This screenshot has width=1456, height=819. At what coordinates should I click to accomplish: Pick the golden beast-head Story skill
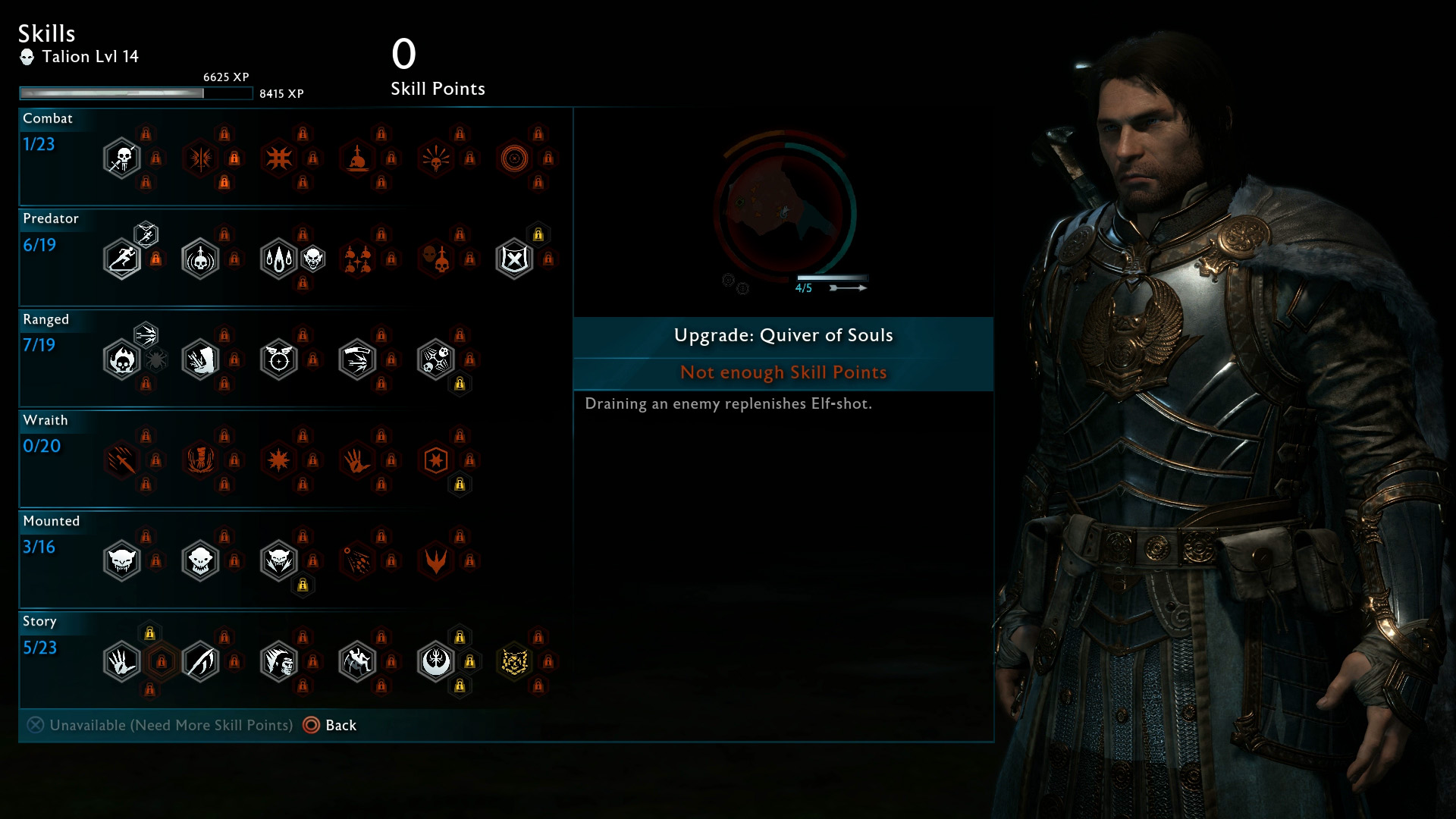pyautogui.click(x=514, y=662)
